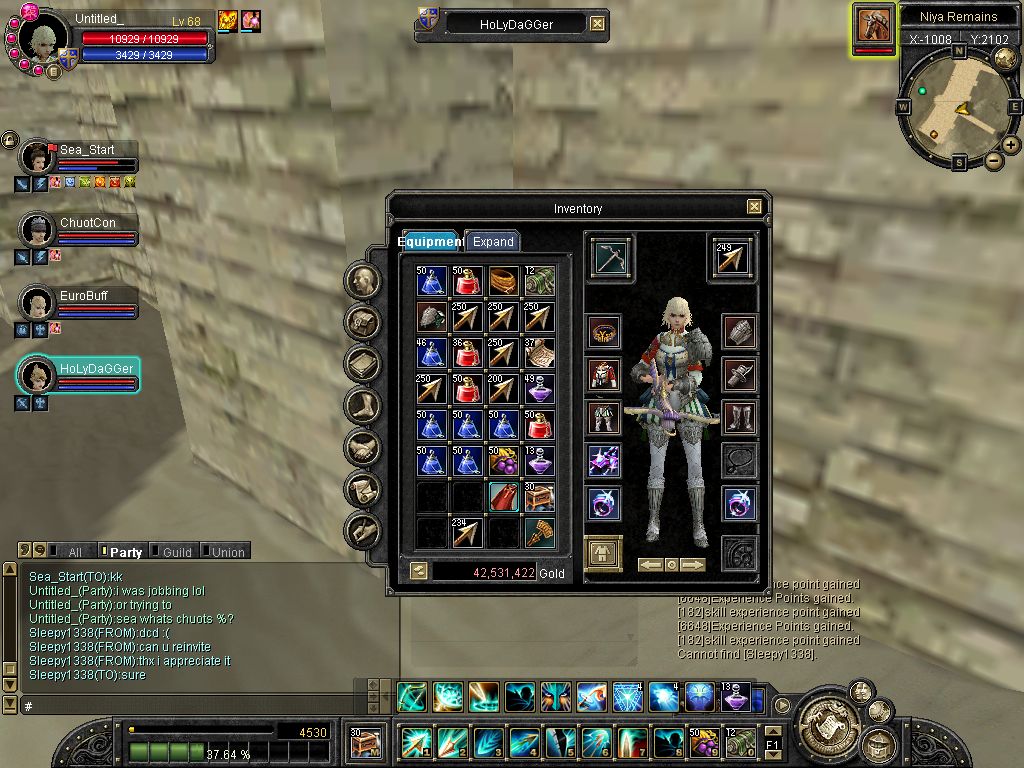Switch chat to the Guild tab

click(x=176, y=551)
